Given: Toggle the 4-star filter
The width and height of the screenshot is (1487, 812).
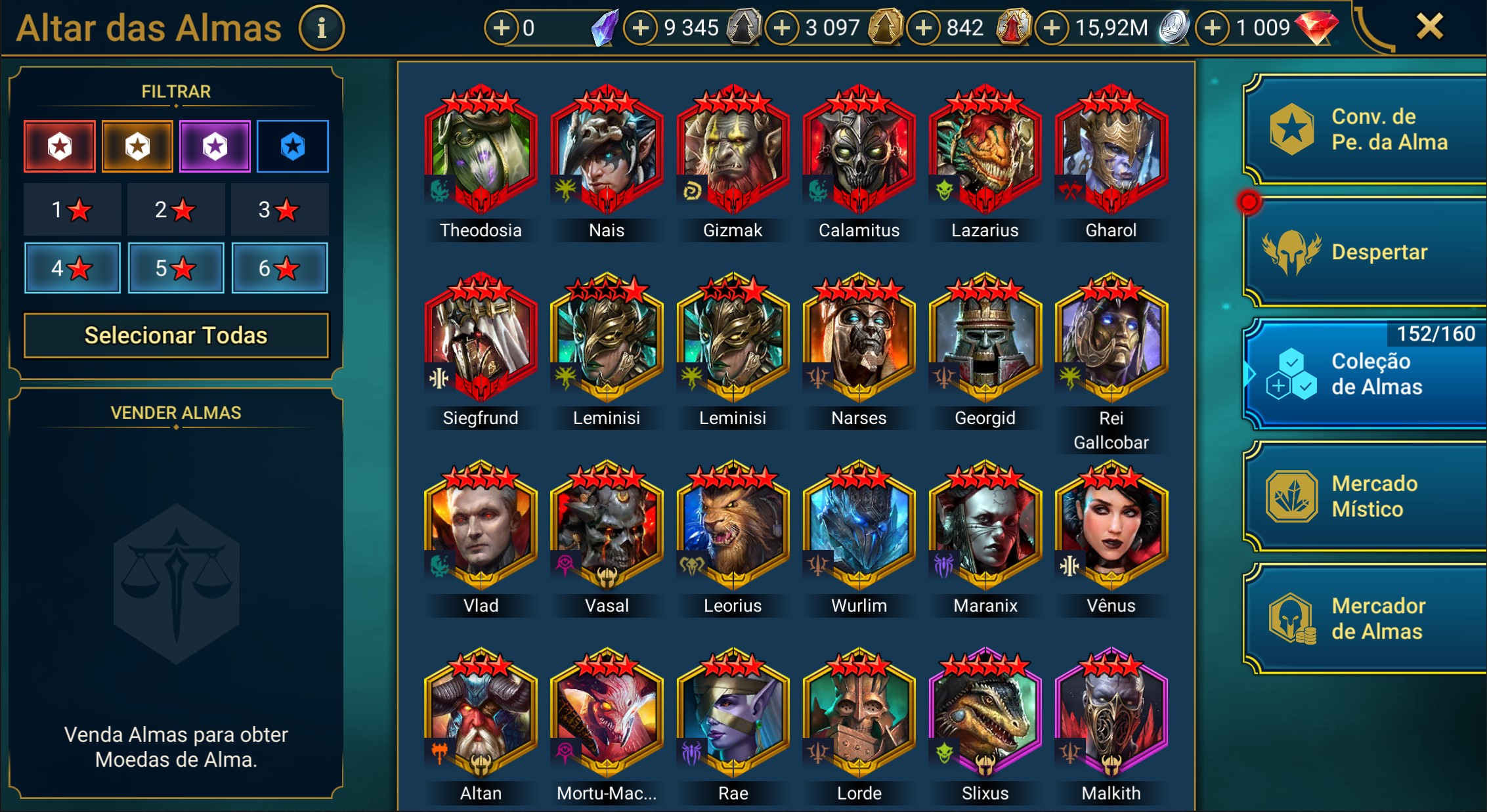Looking at the screenshot, I should pos(72,268).
